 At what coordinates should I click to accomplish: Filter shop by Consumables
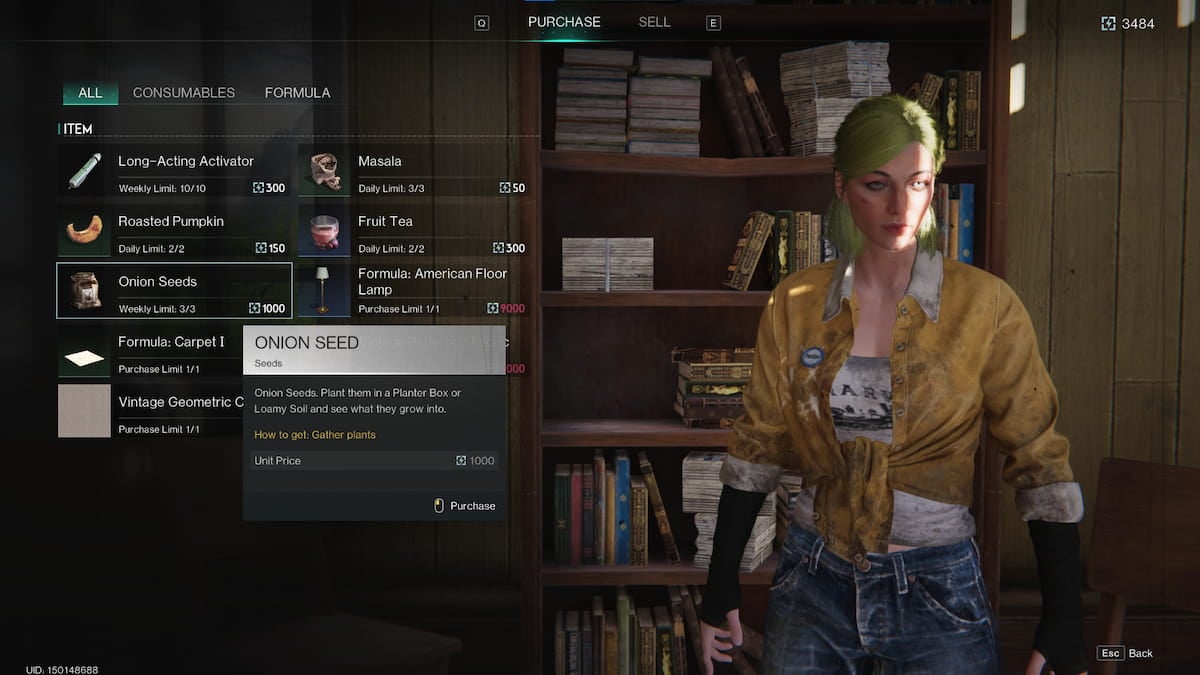(x=184, y=93)
